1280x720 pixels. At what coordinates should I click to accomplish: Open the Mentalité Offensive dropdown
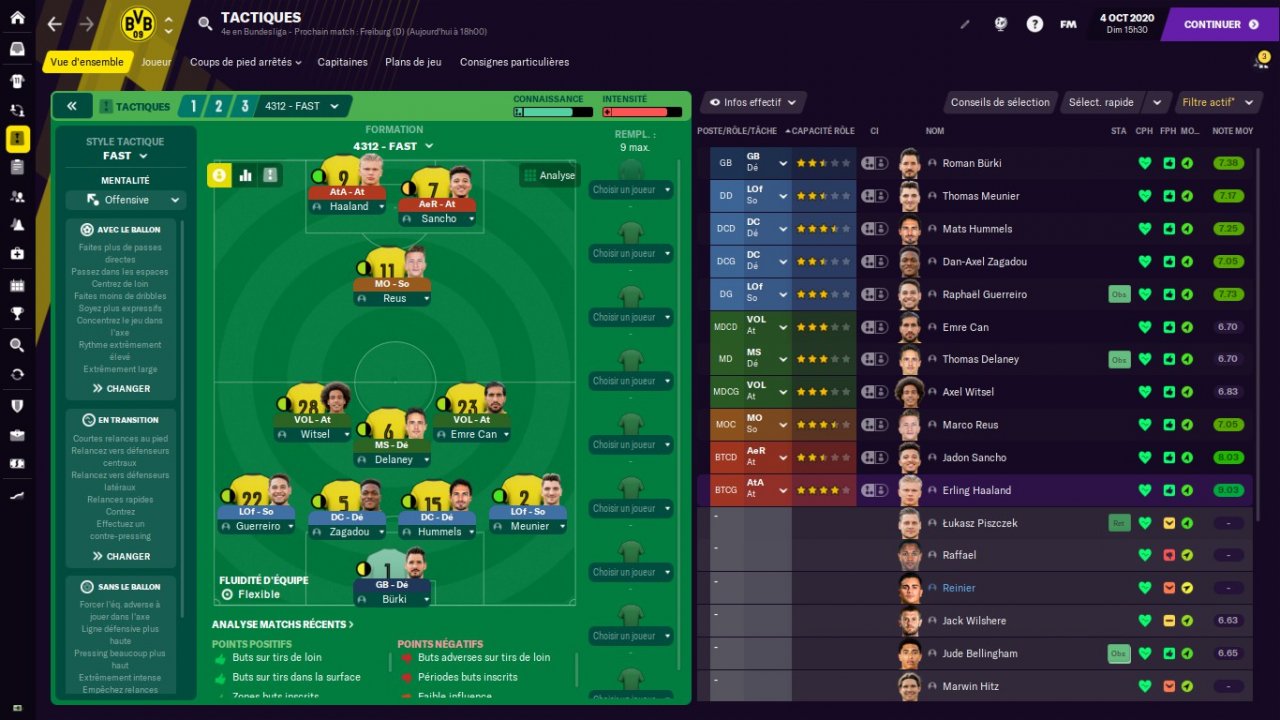(126, 200)
